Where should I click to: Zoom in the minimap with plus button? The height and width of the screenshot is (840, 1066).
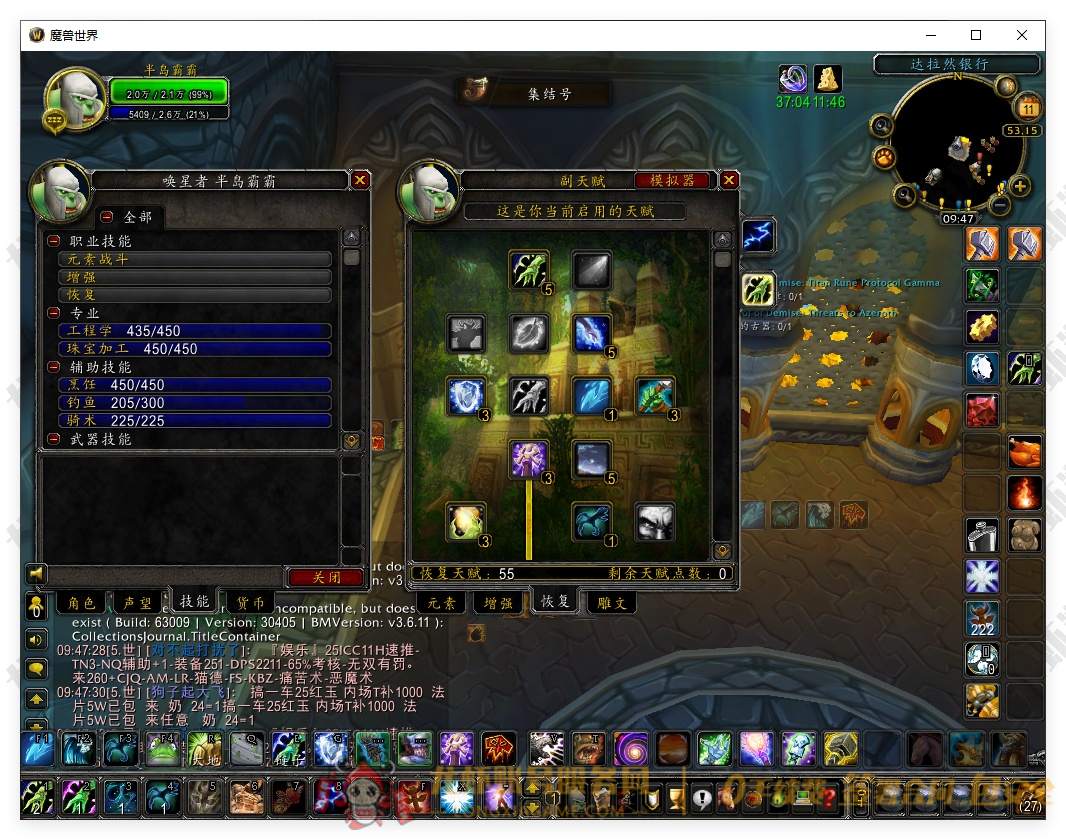(1020, 186)
